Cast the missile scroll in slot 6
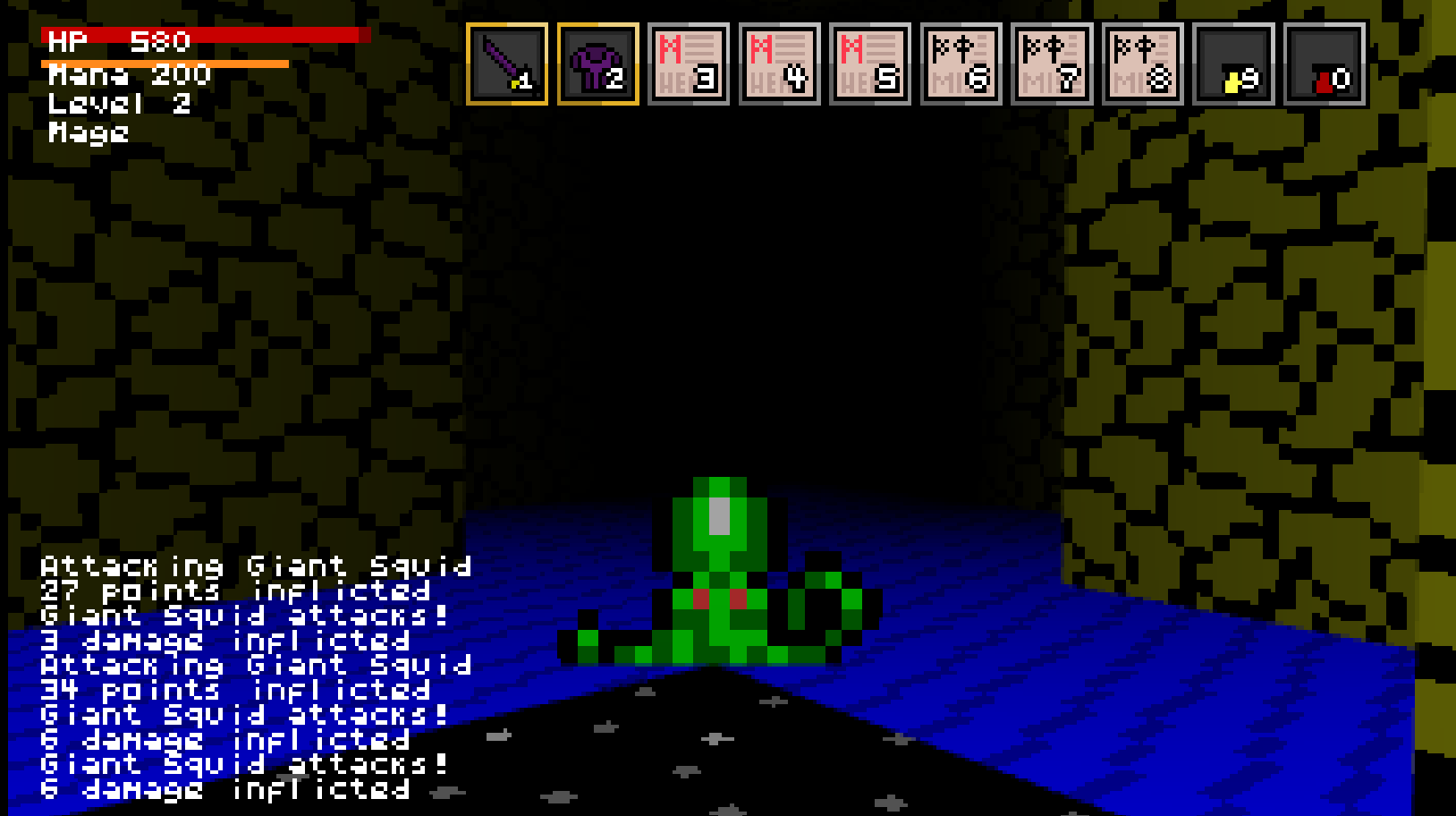The width and height of the screenshot is (1456, 816). pyautogui.click(x=961, y=64)
